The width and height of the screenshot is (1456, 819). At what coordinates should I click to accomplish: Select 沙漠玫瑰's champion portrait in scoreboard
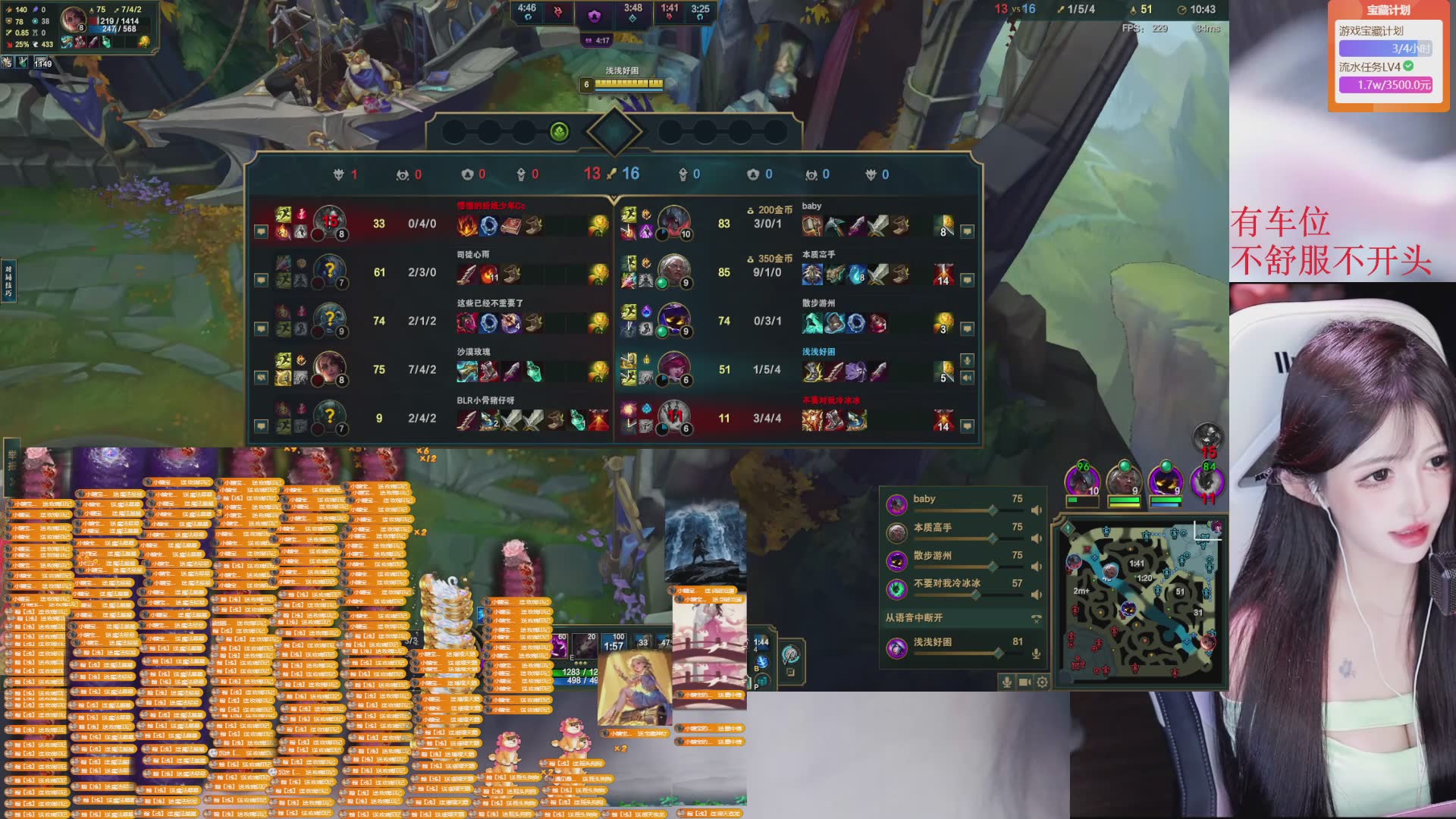click(329, 368)
